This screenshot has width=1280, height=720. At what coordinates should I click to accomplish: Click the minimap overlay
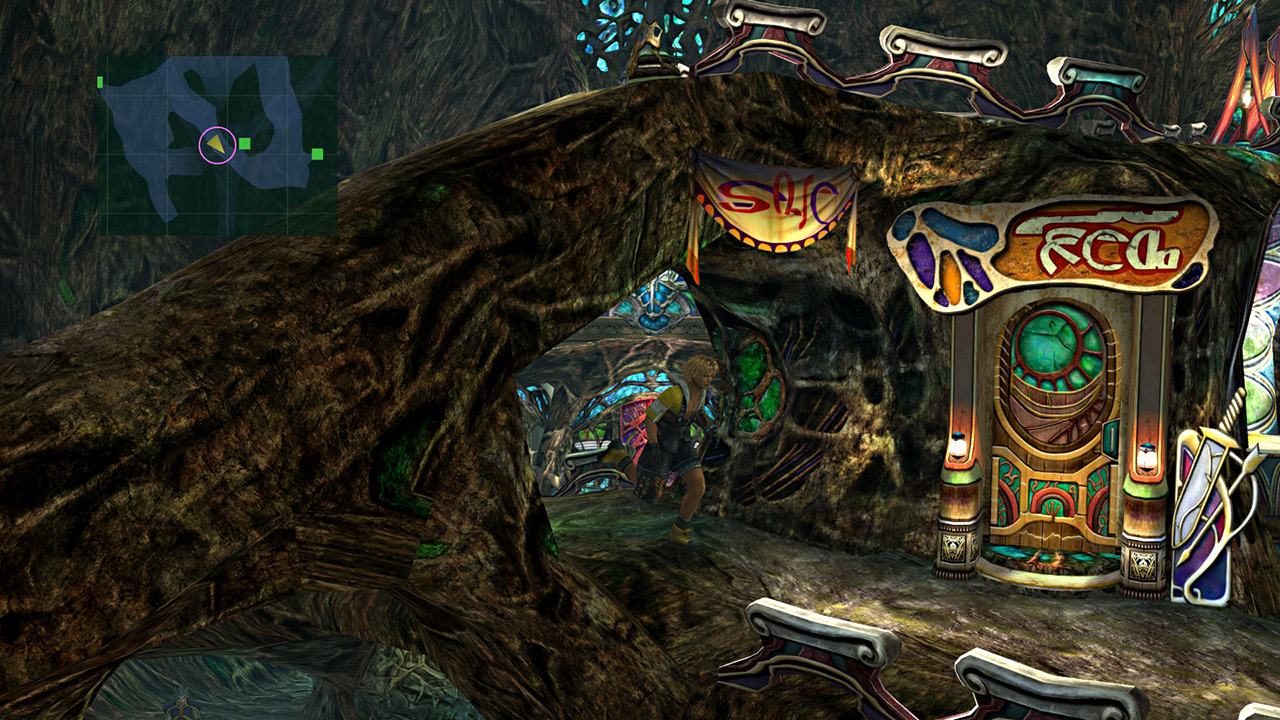[x=216, y=145]
